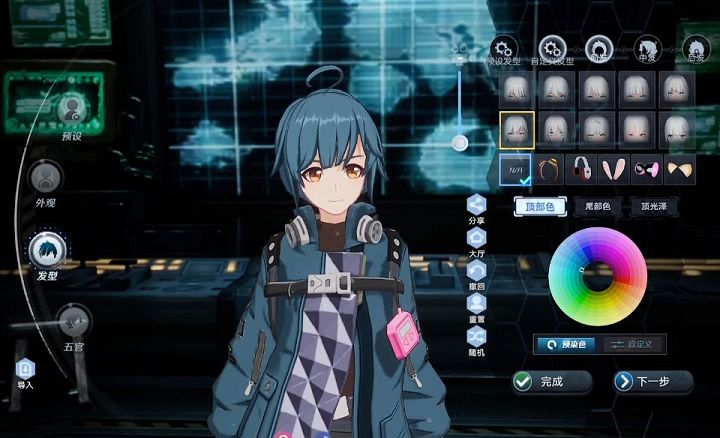Reset the character with 重置
720x438 pixels.
point(476,305)
